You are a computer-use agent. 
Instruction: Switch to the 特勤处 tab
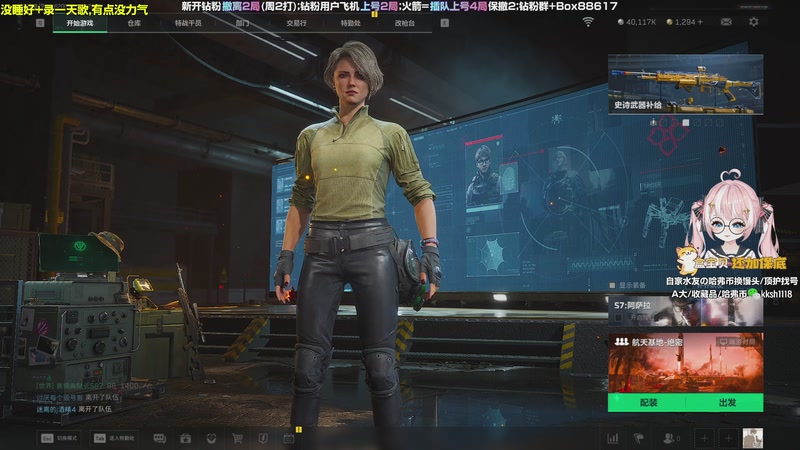350,22
